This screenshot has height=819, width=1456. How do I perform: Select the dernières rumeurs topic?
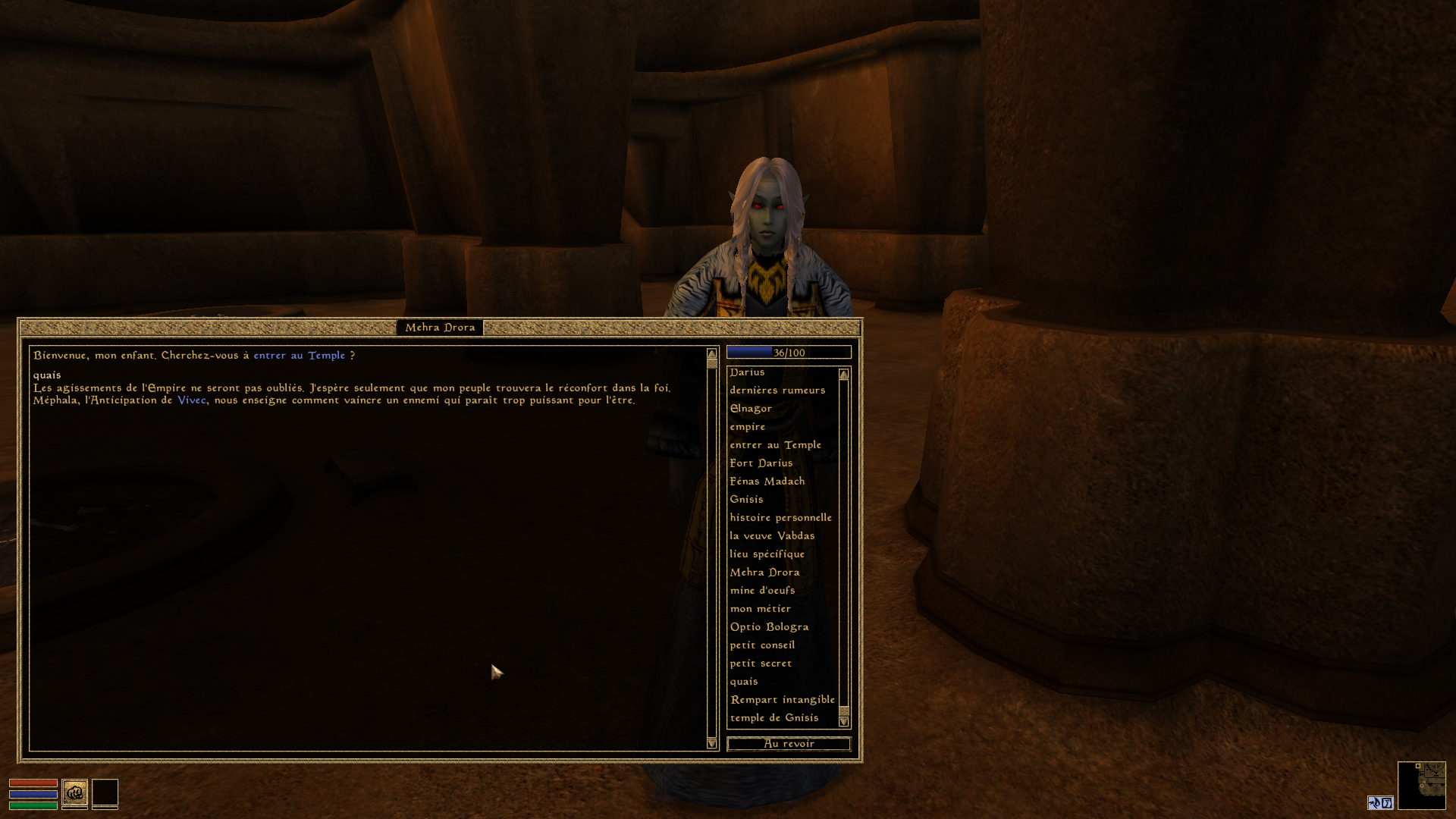pos(777,391)
